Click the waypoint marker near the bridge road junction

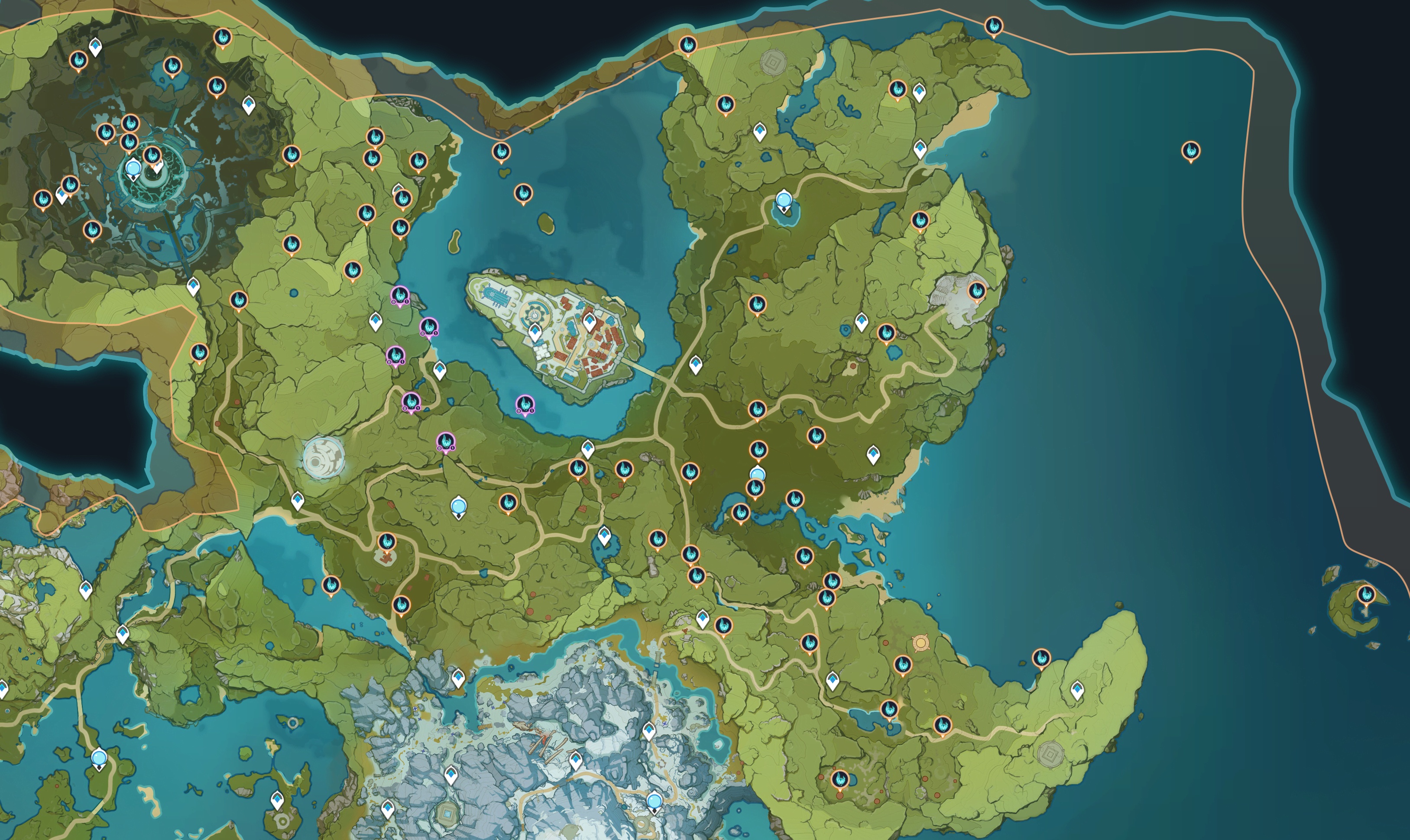click(x=696, y=365)
